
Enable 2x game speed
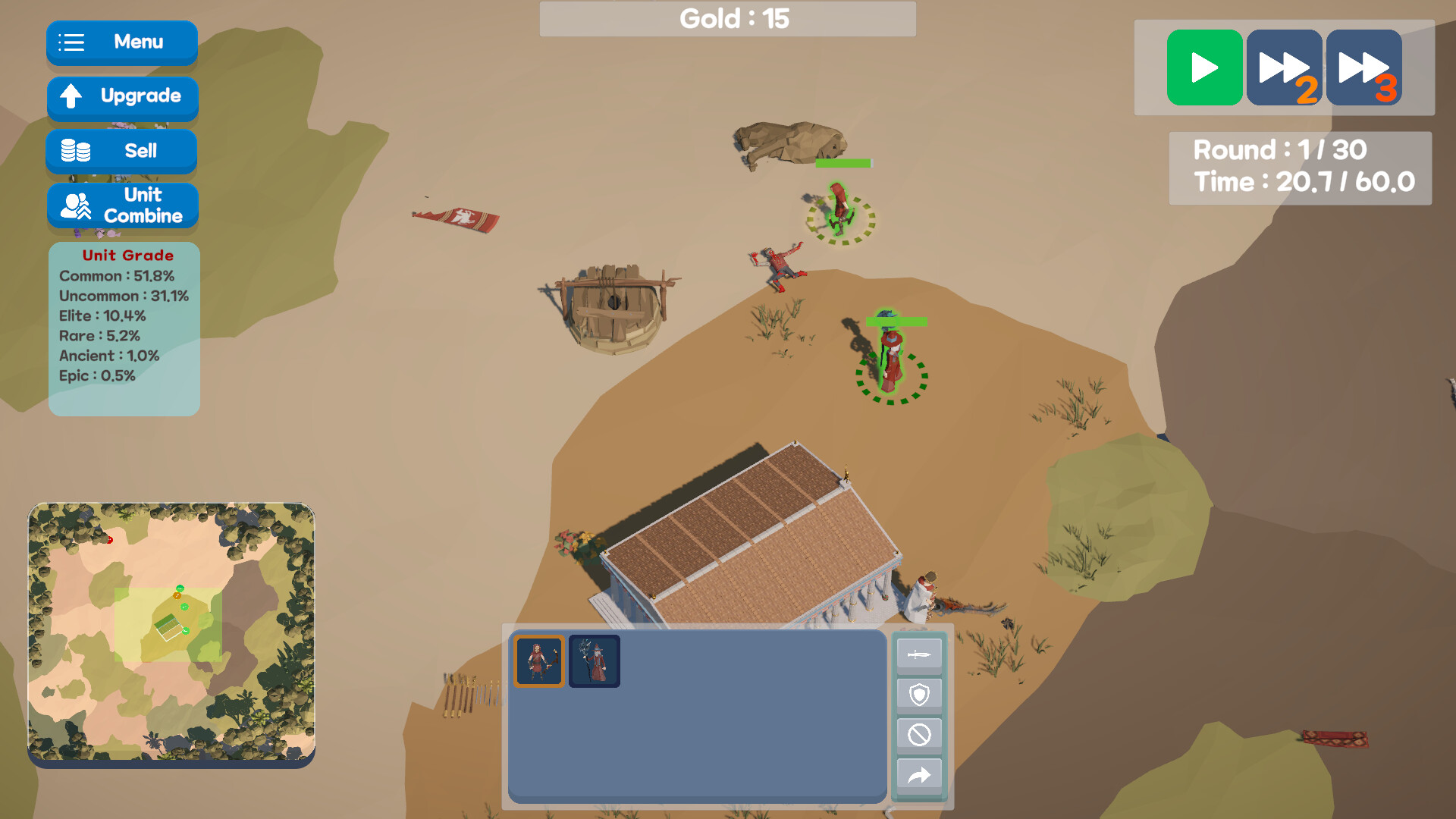1285,67
